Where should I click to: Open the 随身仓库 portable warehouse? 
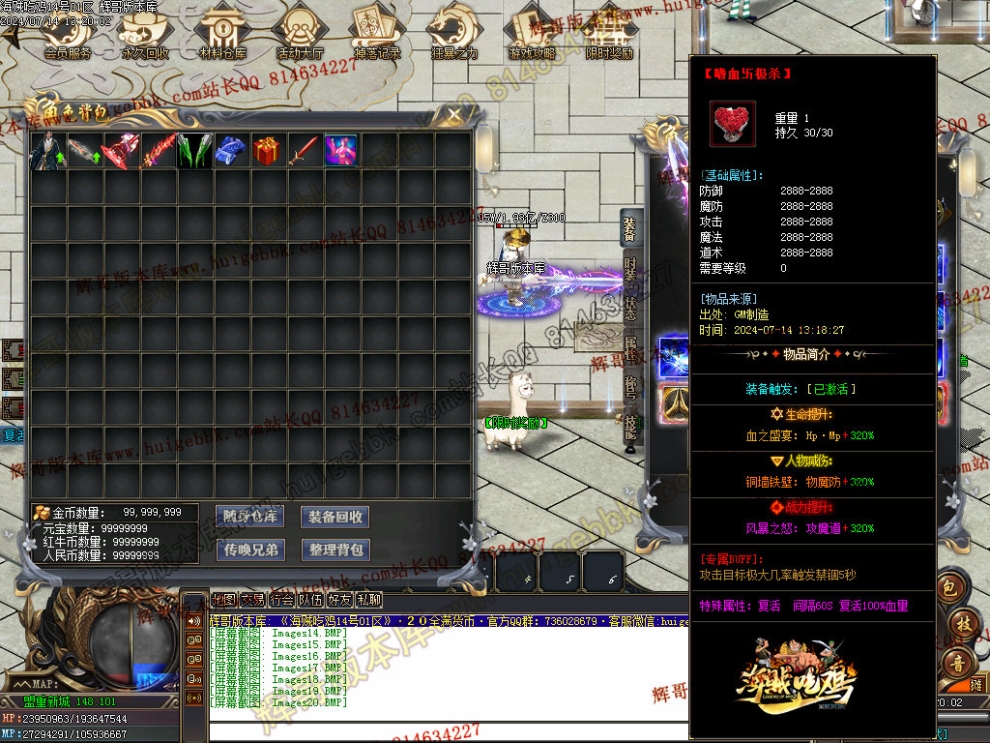click(x=251, y=516)
